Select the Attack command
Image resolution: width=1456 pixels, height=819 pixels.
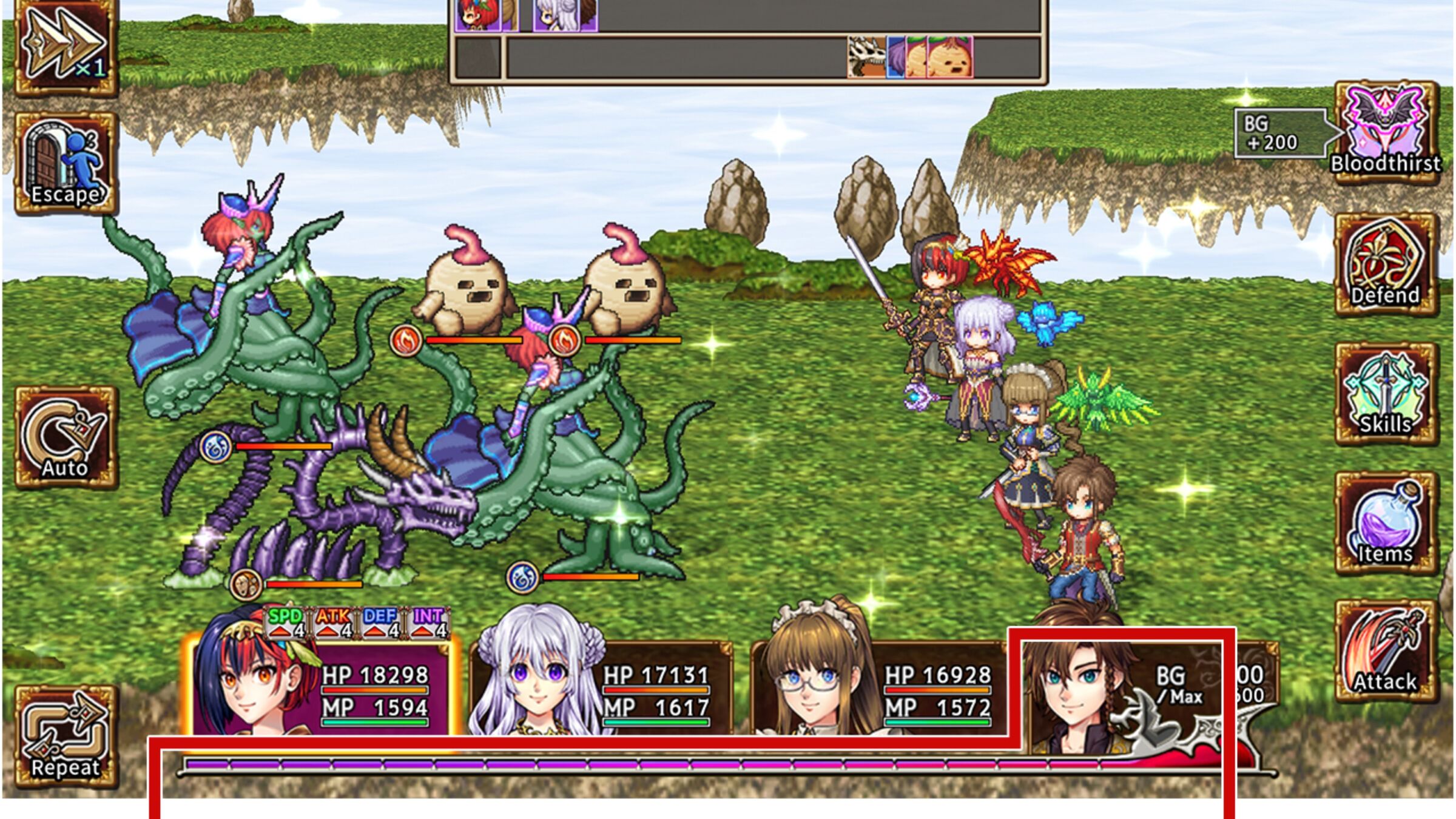tap(1386, 652)
